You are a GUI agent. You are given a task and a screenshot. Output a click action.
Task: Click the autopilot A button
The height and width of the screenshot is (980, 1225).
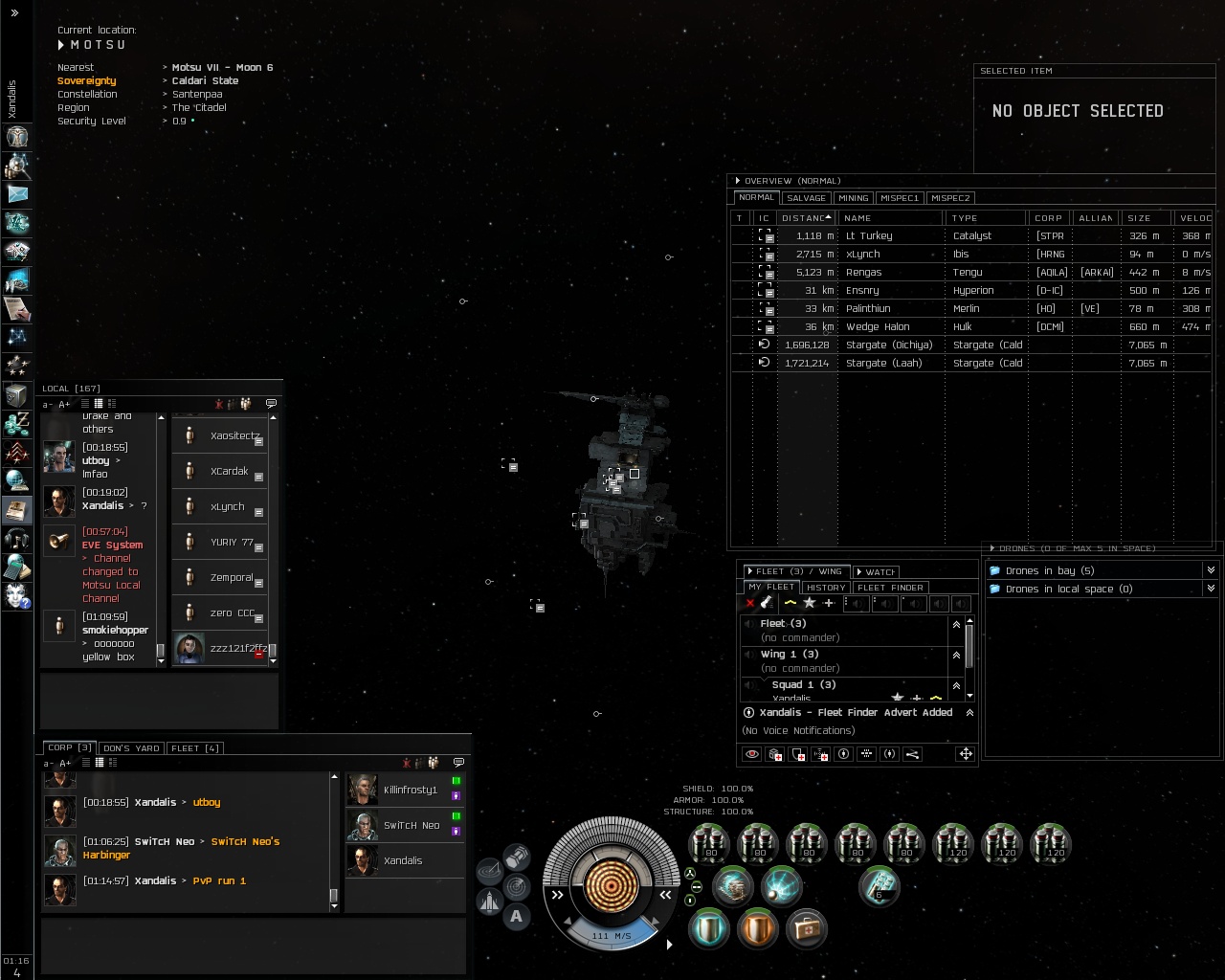point(517,917)
